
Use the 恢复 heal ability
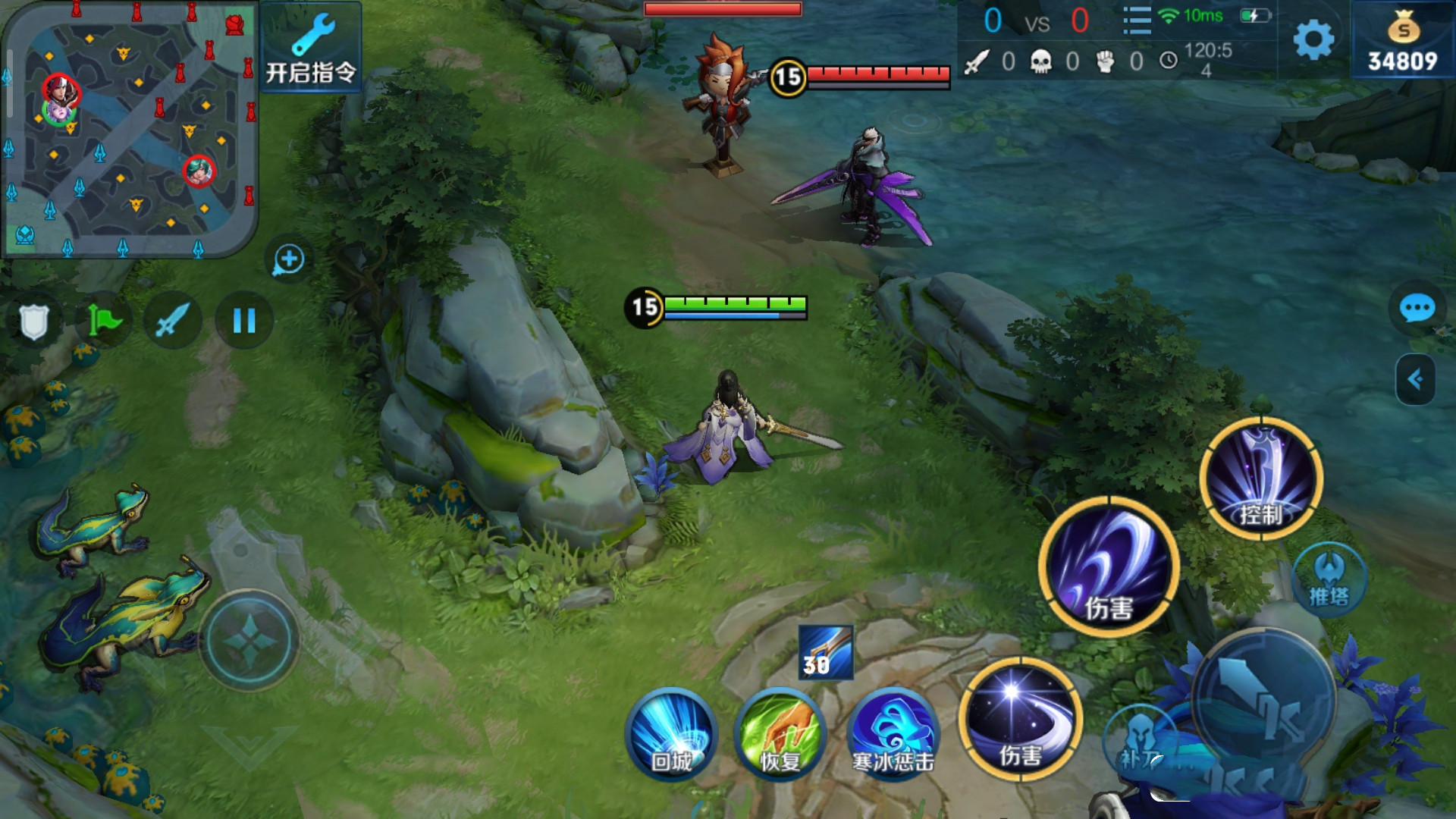point(780,732)
